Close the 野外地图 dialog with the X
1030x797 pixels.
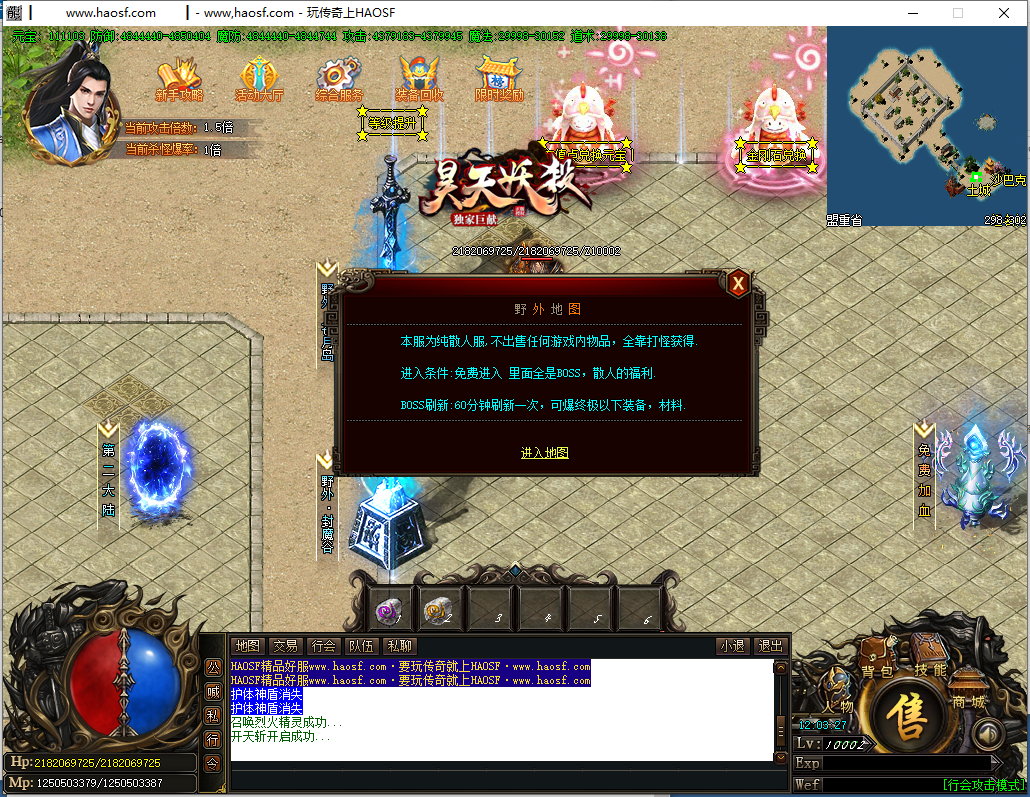738,284
